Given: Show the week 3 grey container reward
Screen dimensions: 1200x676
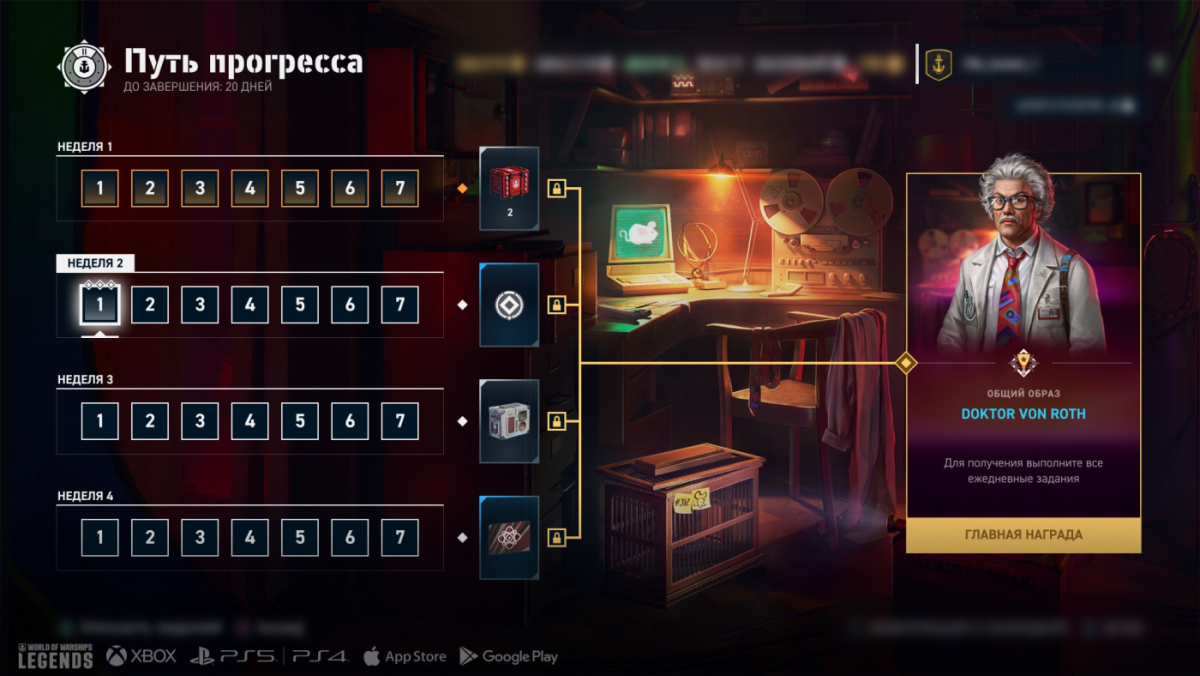Looking at the screenshot, I should (509, 421).
